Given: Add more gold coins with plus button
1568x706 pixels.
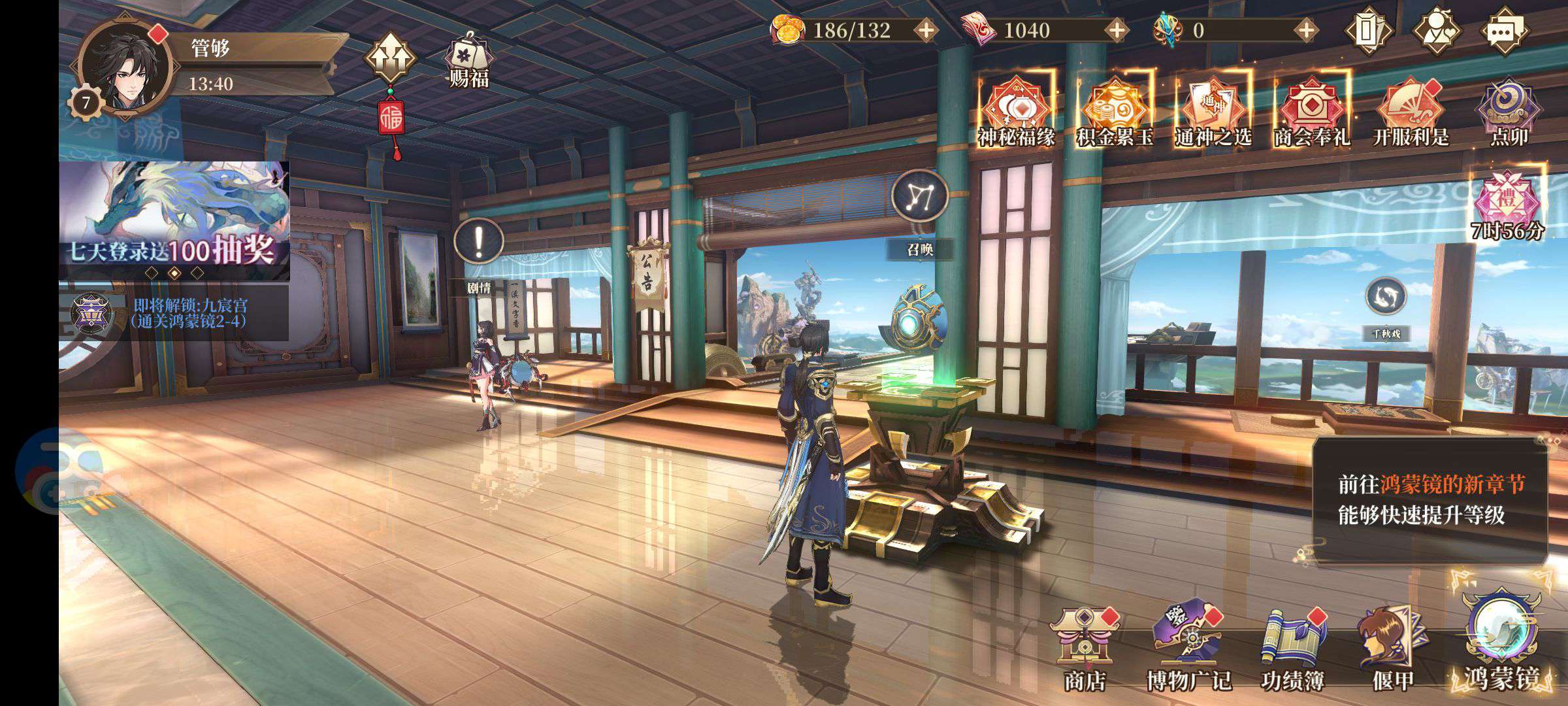Looking at the screenshot, I should point(926,30).
